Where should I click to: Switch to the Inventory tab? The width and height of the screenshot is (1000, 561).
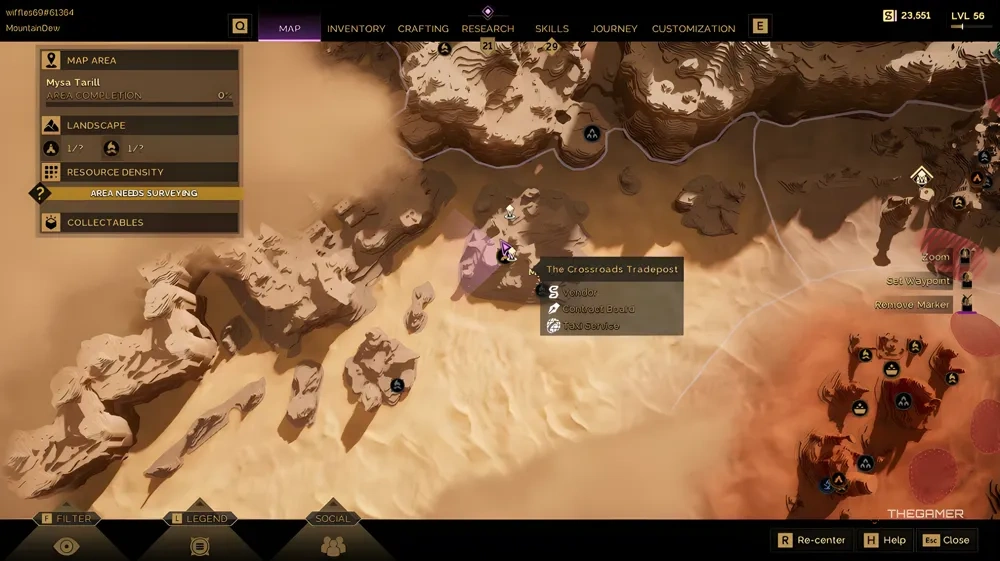point(355,29)
